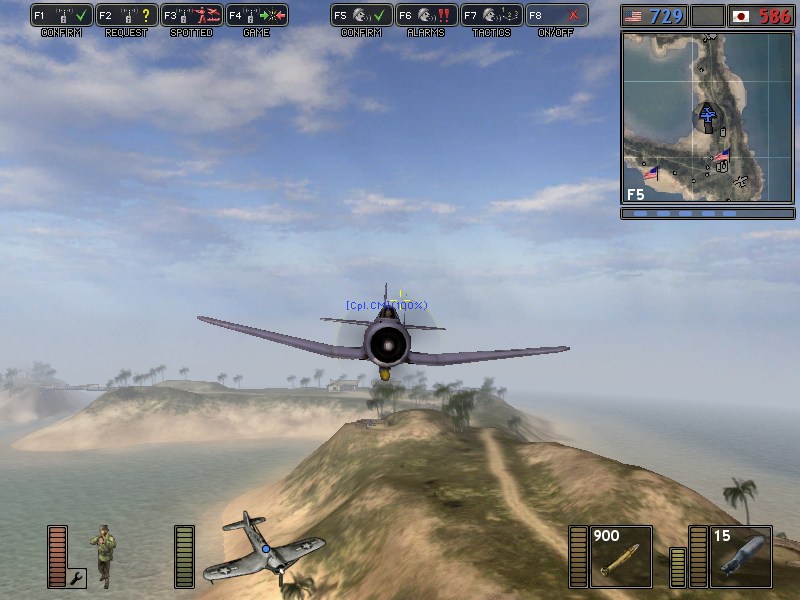Click the Japanese flag team icon

[x=741, y=16]
